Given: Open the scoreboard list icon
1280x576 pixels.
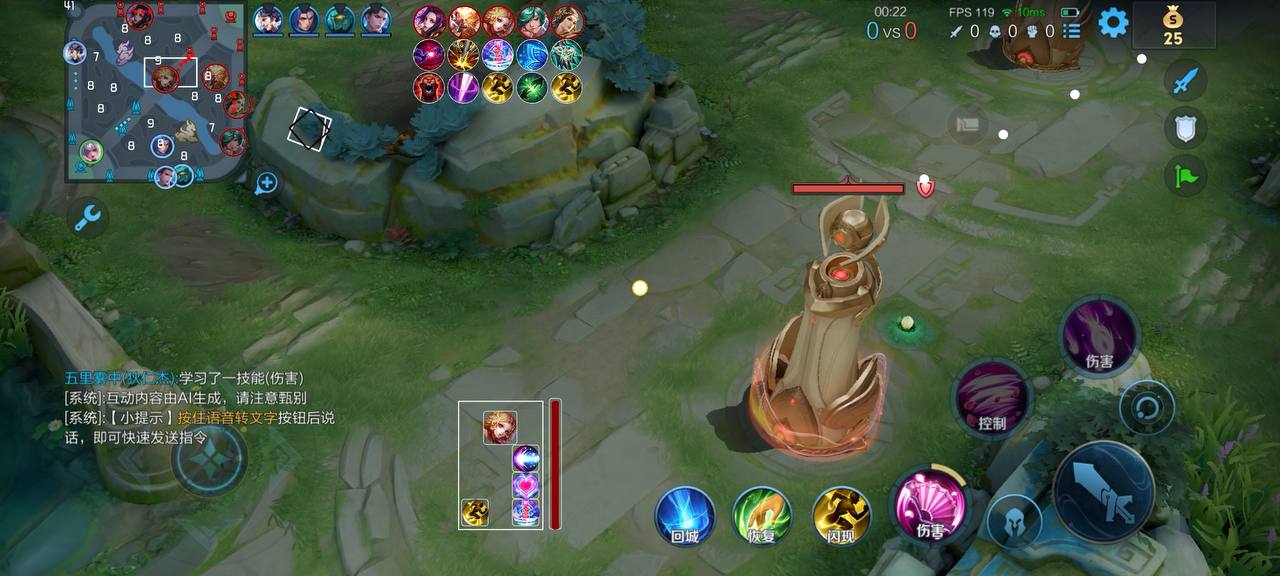Looking at the screenshot, I should tap(1072, 31).
